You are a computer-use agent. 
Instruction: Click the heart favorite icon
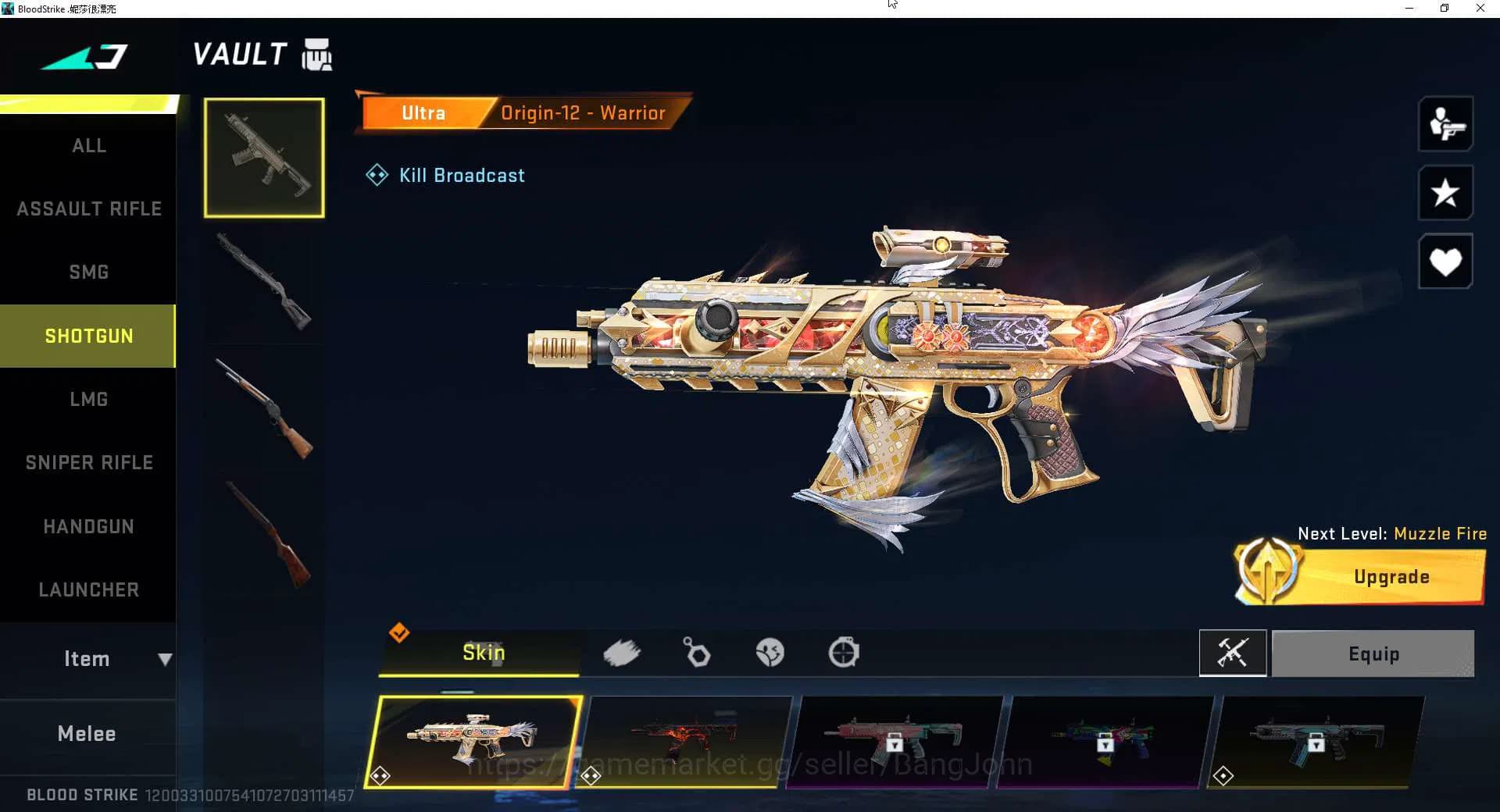pos(1445,262)
